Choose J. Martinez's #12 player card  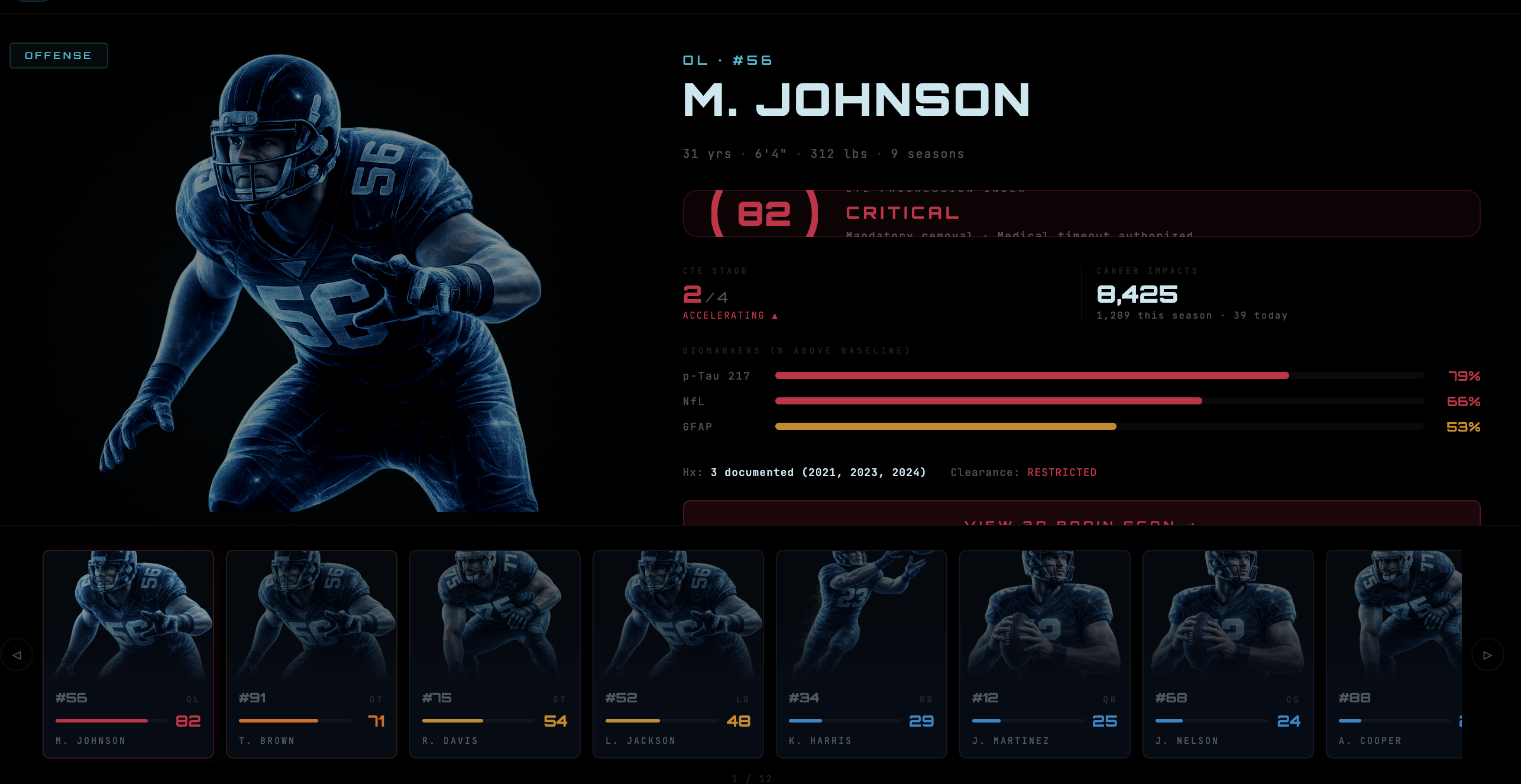pos(1045,654)
